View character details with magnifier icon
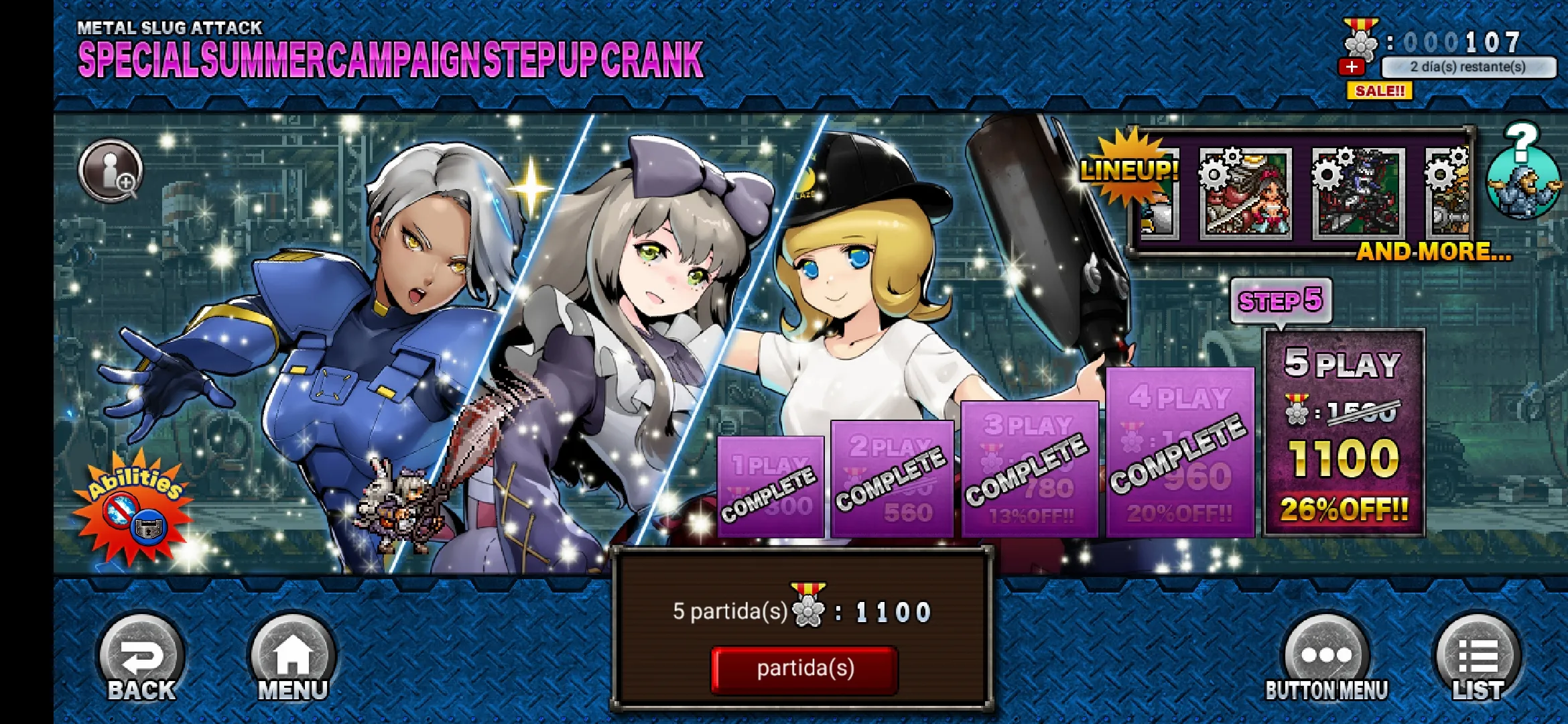The height and width of the screenshot is (724, 1568). [x=111, y=171]
